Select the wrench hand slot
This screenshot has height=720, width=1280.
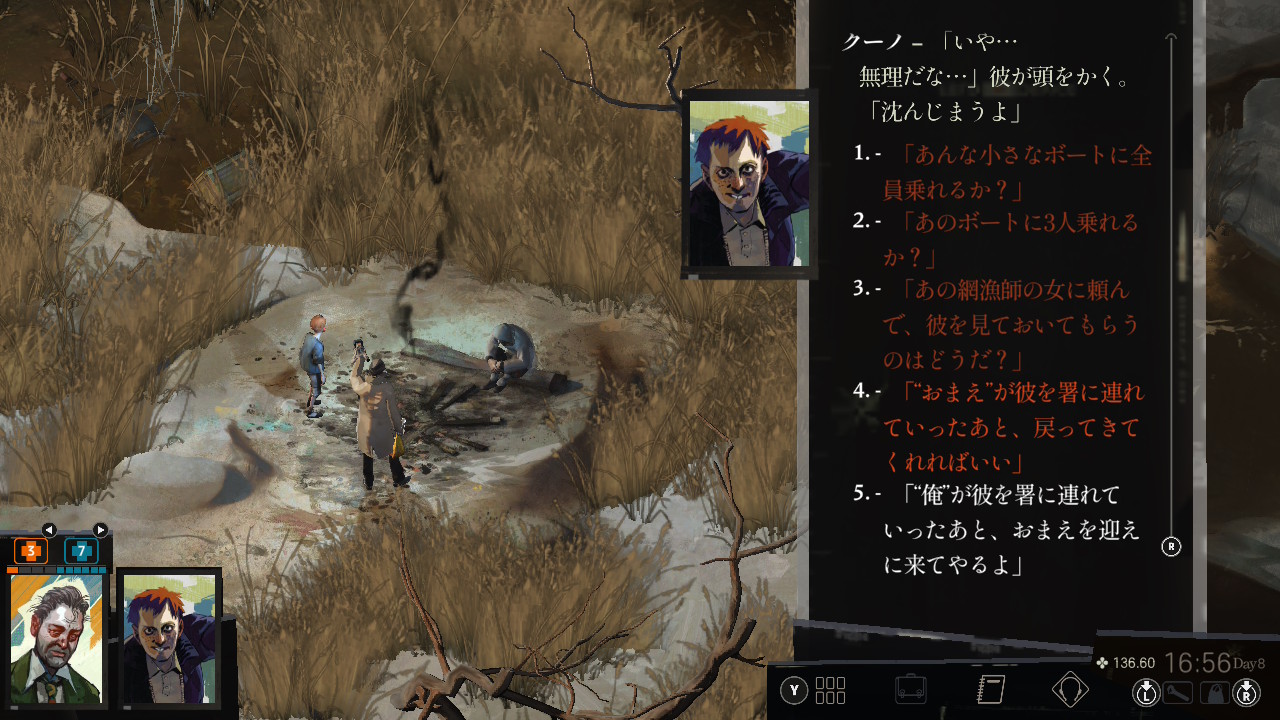coord(1178,692)
